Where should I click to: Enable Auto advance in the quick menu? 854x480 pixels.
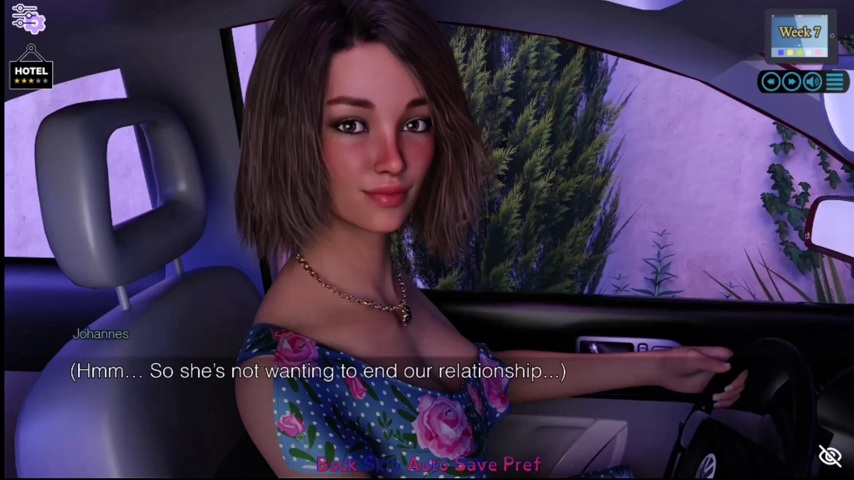coord(421,465)
